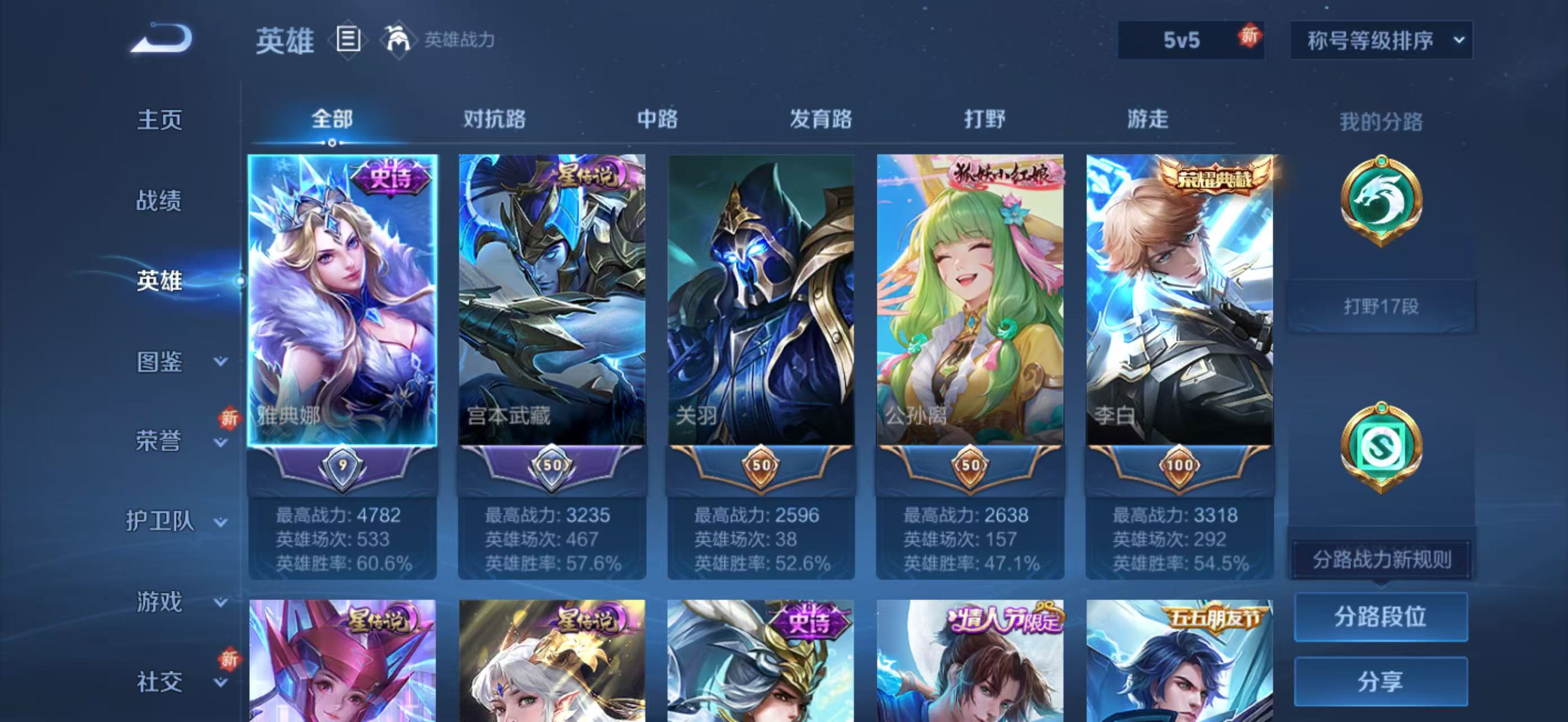
Task: Click the 分享 share button
Action: coord(1382,682)
